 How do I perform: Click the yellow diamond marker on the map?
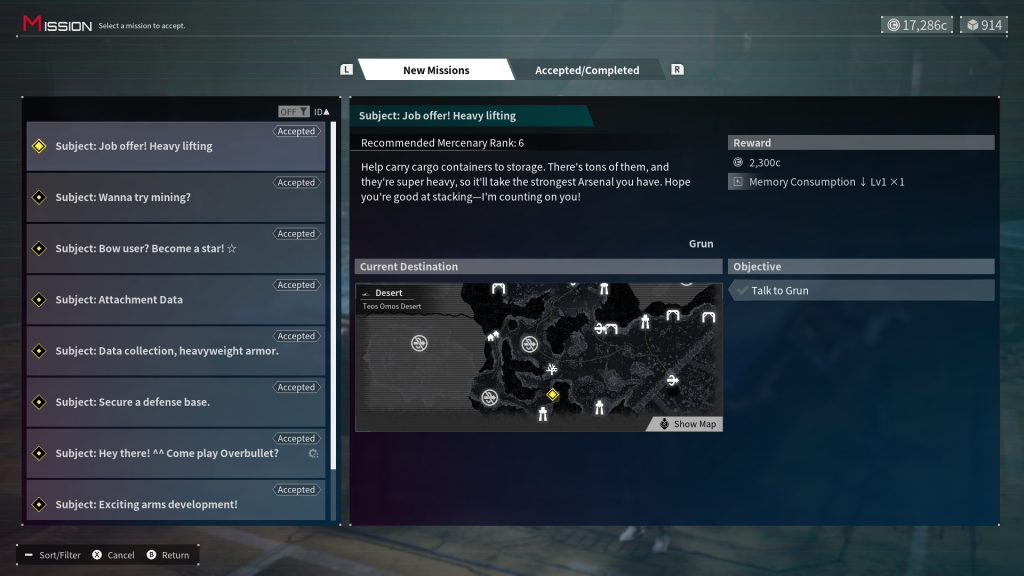[552, 395]
